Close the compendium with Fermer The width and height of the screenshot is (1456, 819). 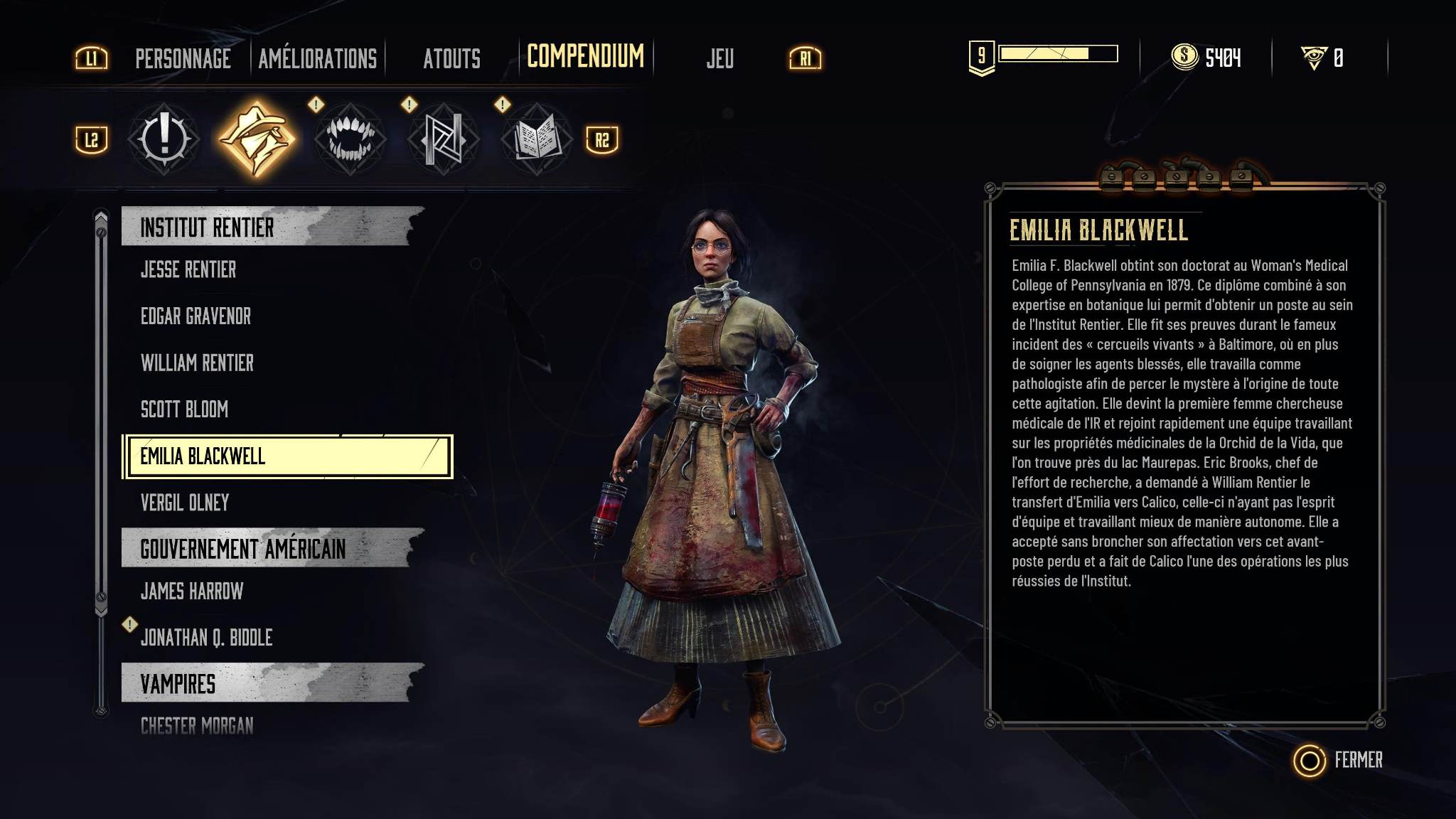(1339, 760)
